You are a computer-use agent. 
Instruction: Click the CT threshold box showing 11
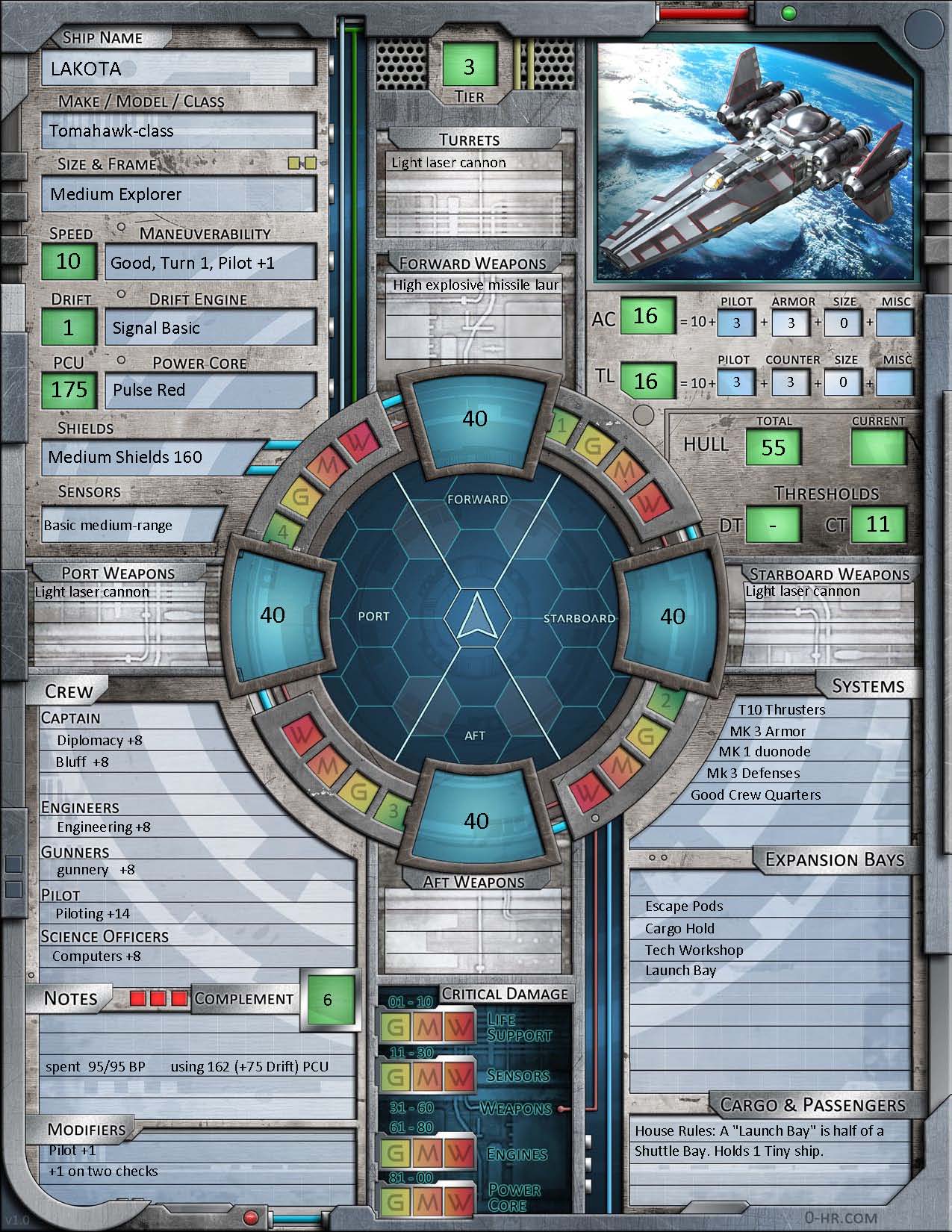click(878, 524)
